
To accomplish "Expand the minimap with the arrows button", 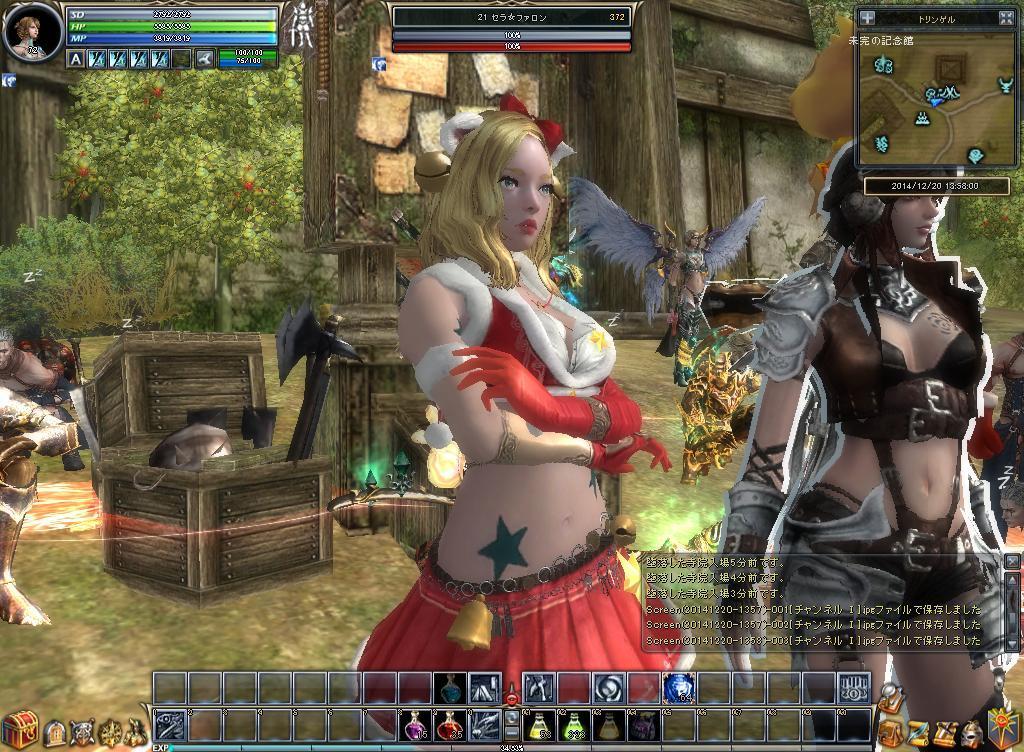I will 1007,17.
